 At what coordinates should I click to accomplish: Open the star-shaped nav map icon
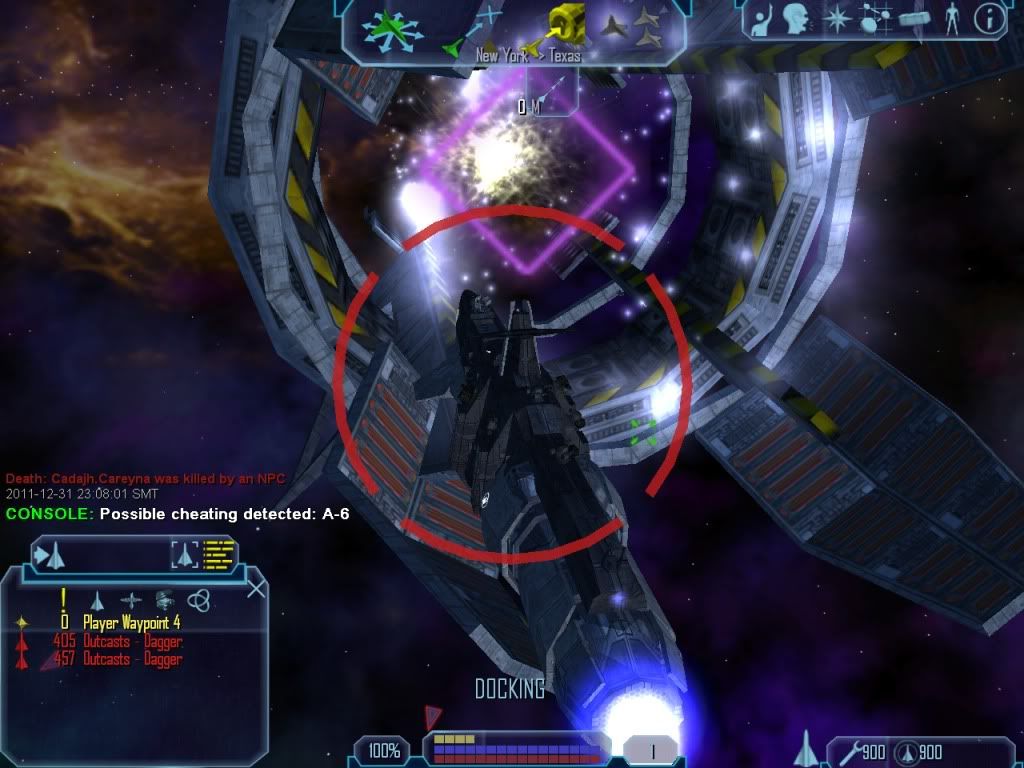point(835,18)
